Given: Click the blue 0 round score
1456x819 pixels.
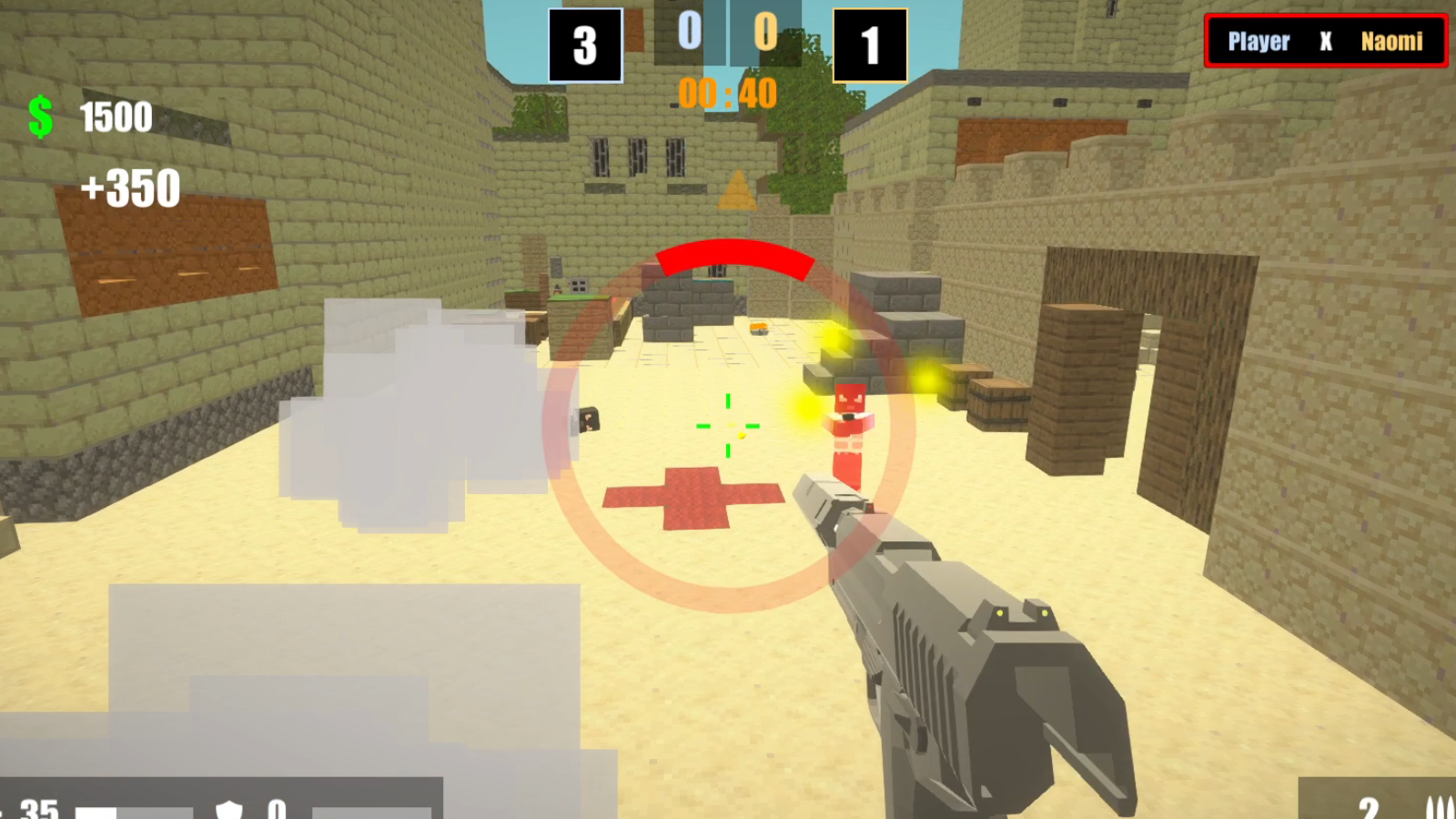Looking at the screenshot, I should tap(690, 32).
